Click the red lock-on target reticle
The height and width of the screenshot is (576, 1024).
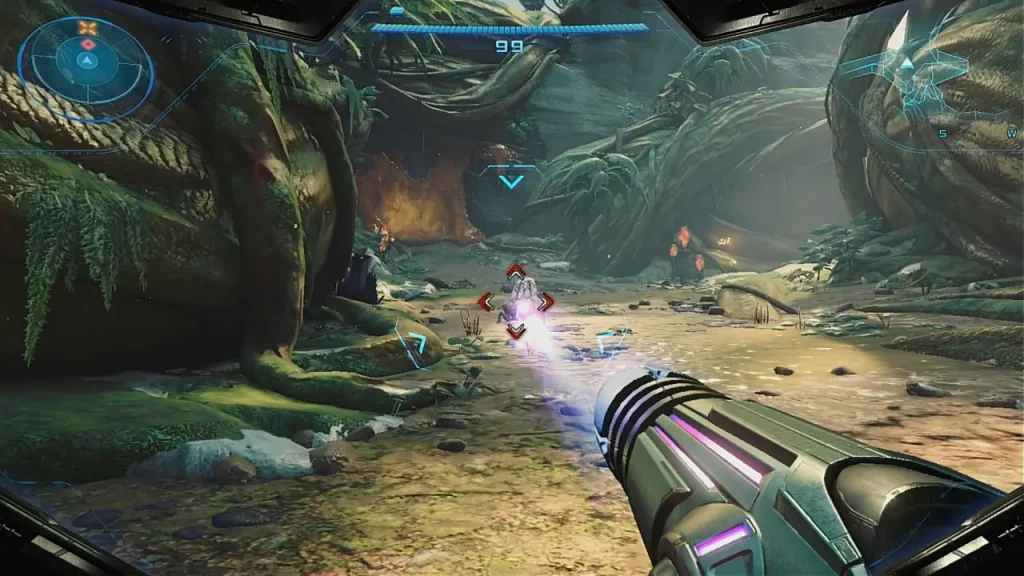click(x=515, y=301)
